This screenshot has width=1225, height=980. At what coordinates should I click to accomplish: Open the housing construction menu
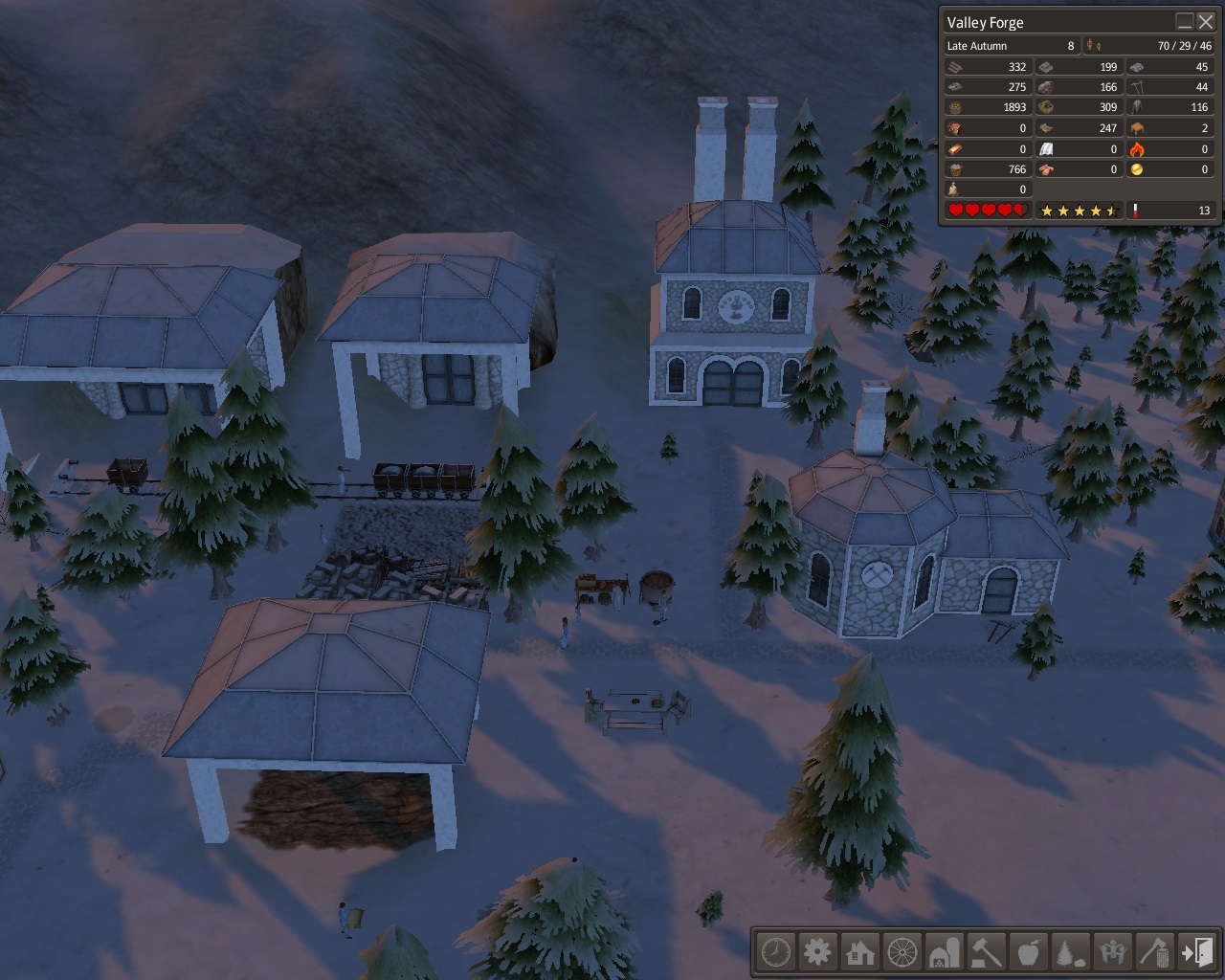(859, 952)
